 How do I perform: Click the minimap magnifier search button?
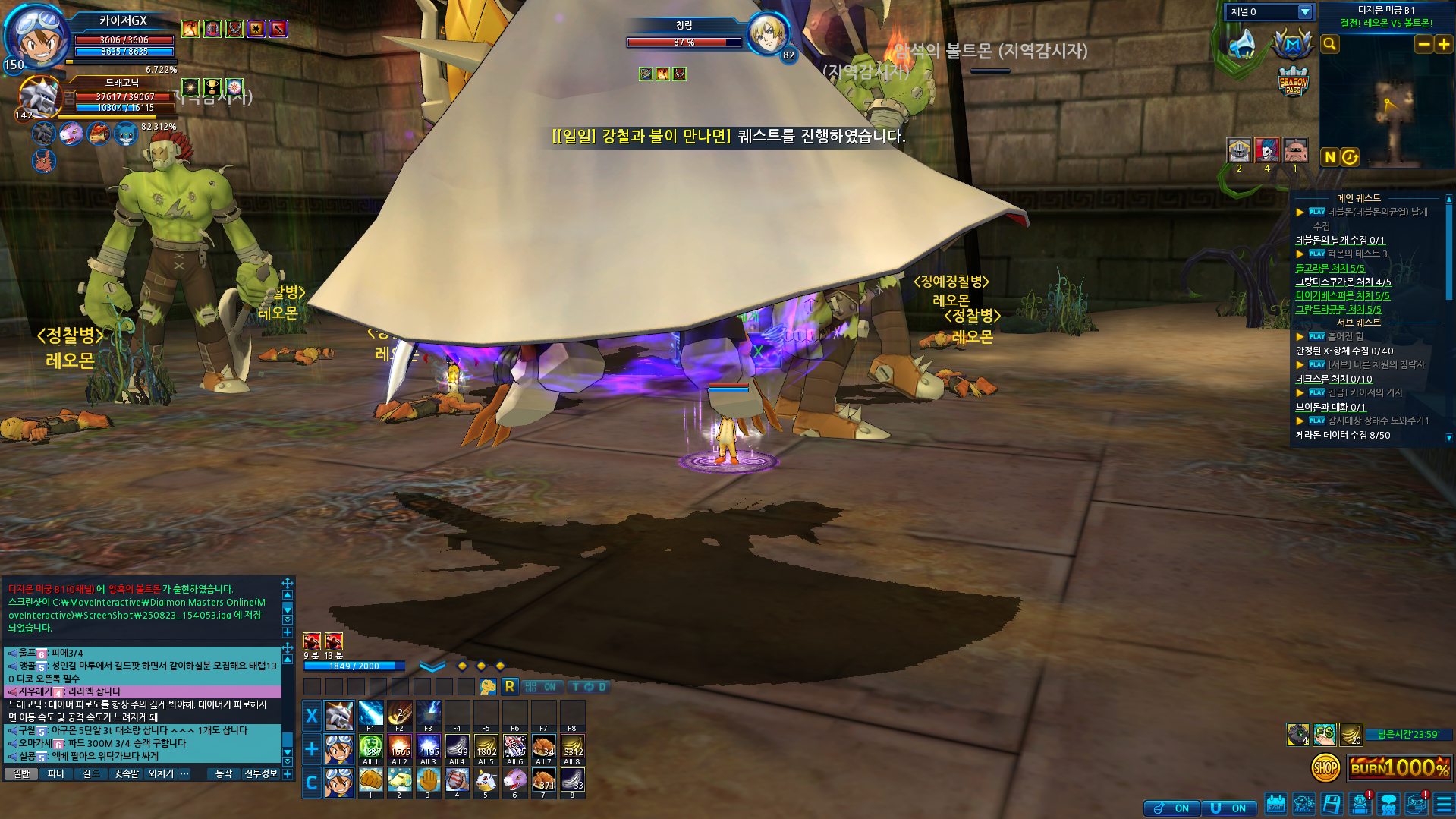(1330, 45)
